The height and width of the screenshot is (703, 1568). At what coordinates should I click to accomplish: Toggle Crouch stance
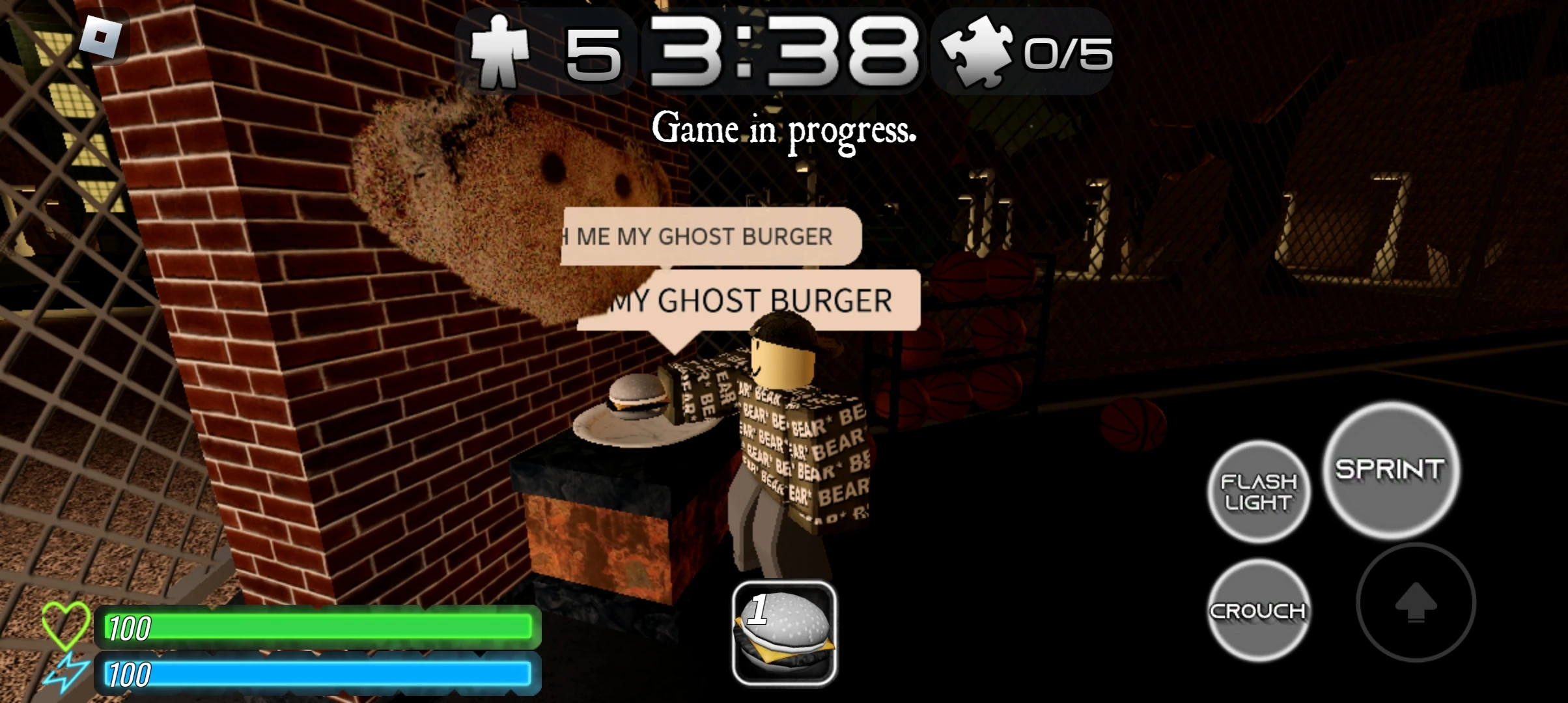coord(1258,610)
